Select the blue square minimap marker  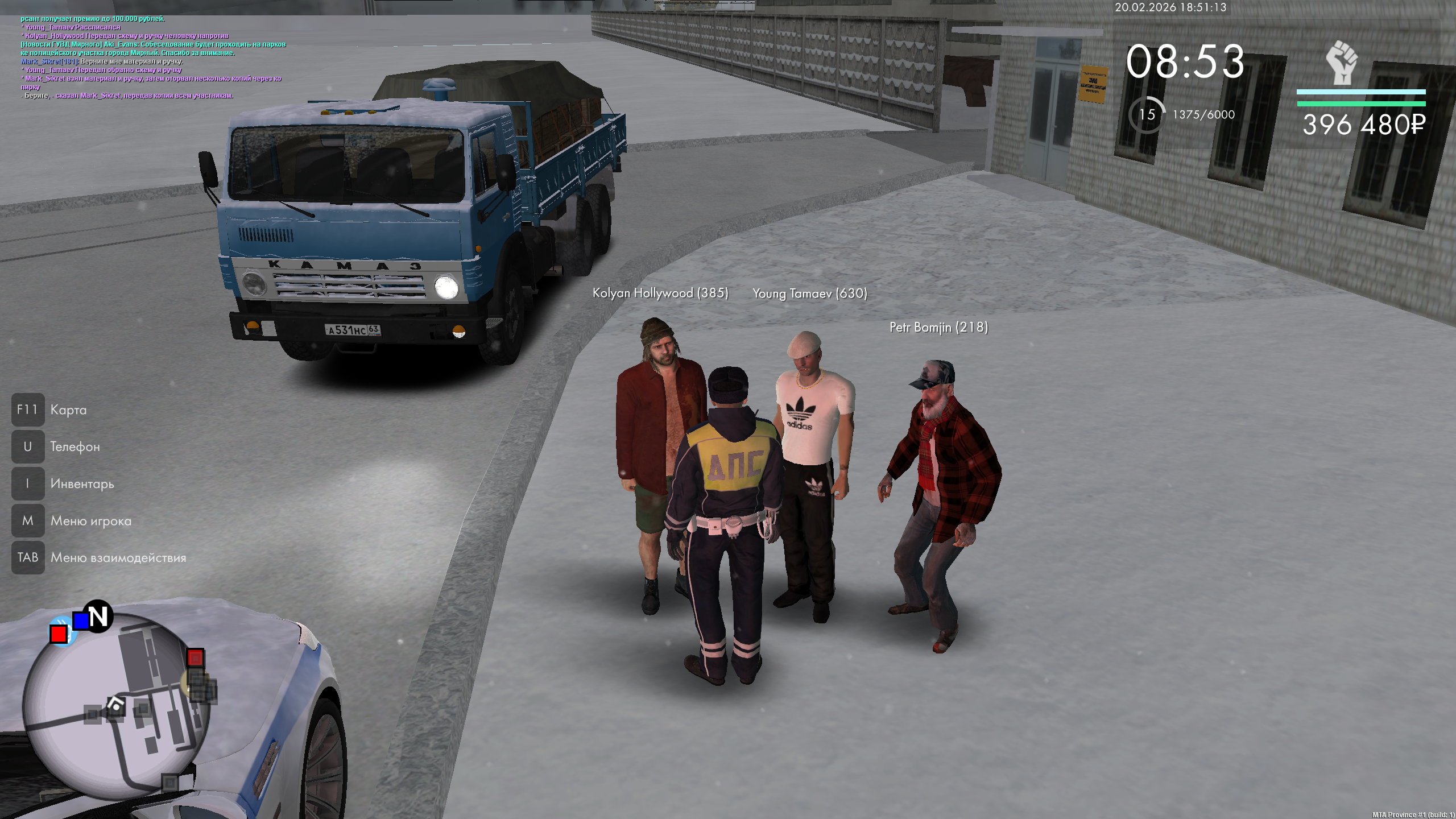point(81,621)
